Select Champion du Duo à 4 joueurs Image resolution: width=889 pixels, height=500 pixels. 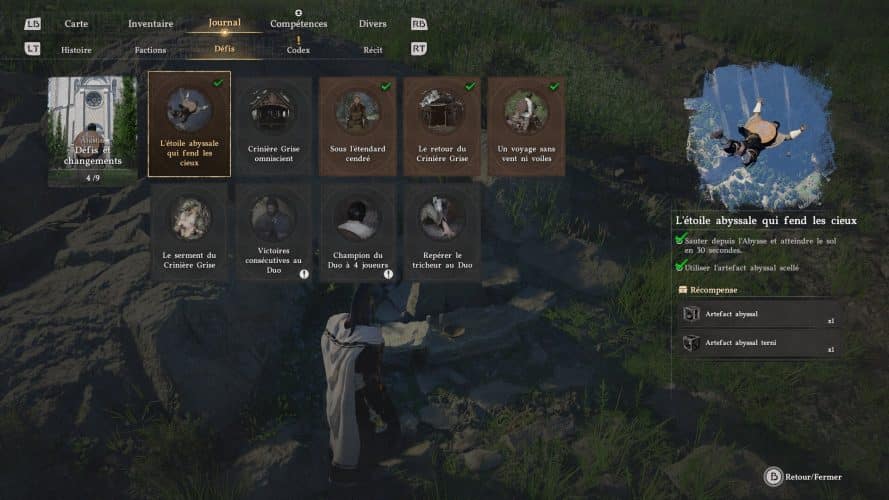point(357,232)
